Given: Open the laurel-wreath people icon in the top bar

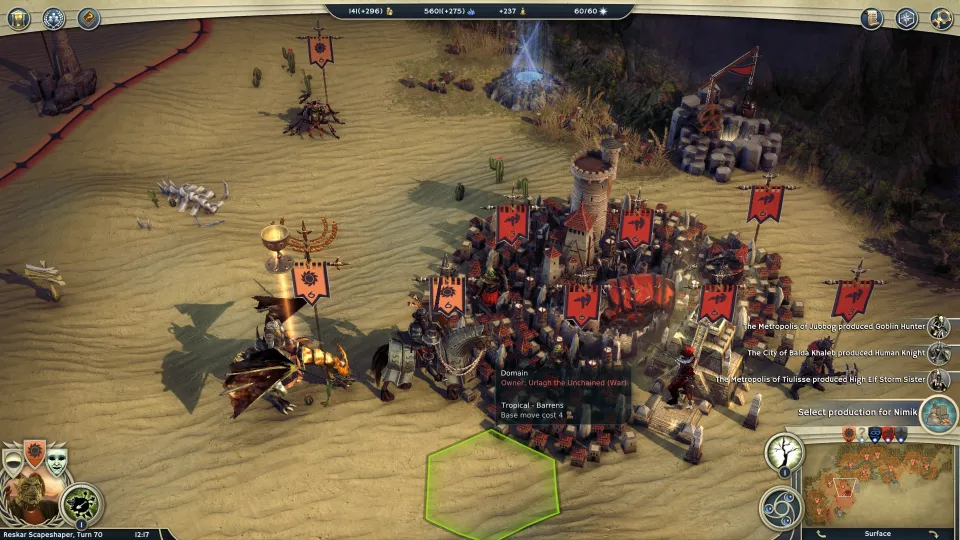Looking at the screenshot, I should (x=53, y=18).
